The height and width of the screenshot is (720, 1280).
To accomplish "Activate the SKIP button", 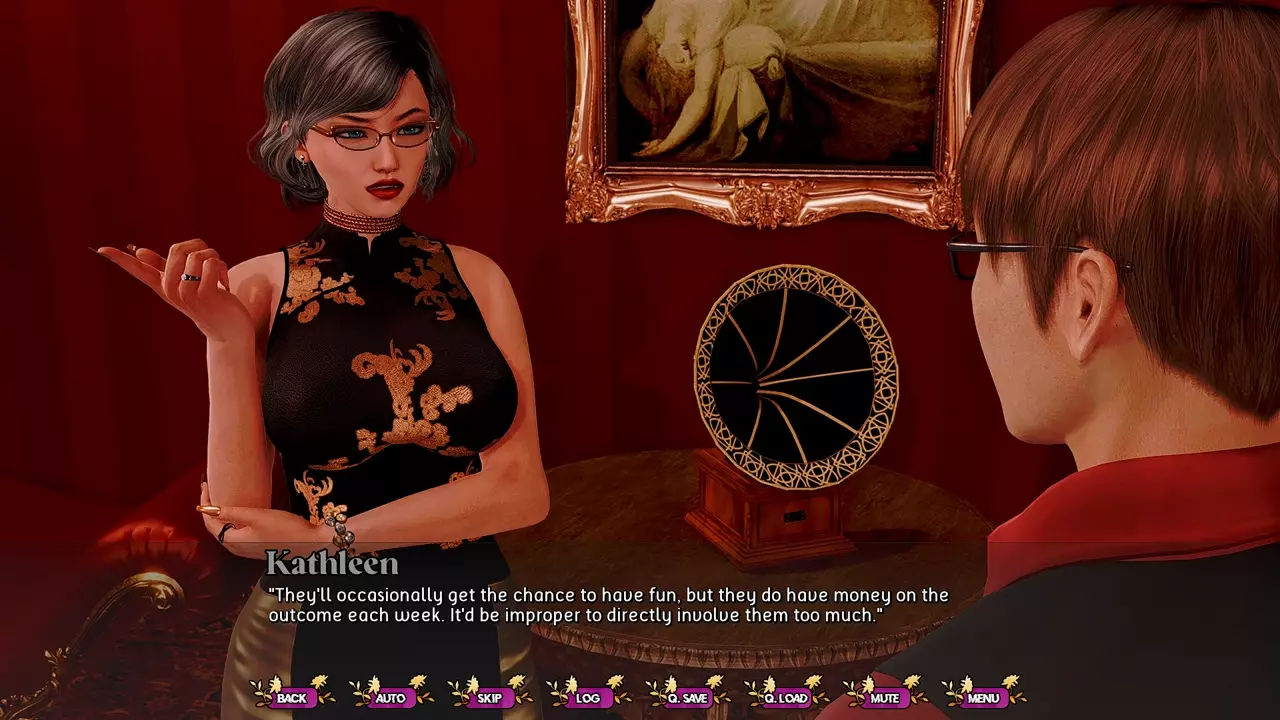I will (489, 698).
